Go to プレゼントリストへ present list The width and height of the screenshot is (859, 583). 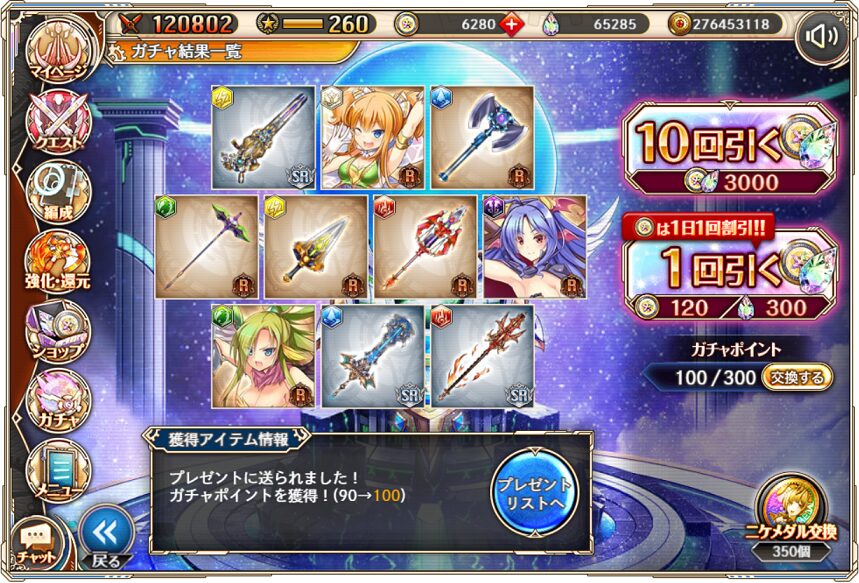[535, 492]
